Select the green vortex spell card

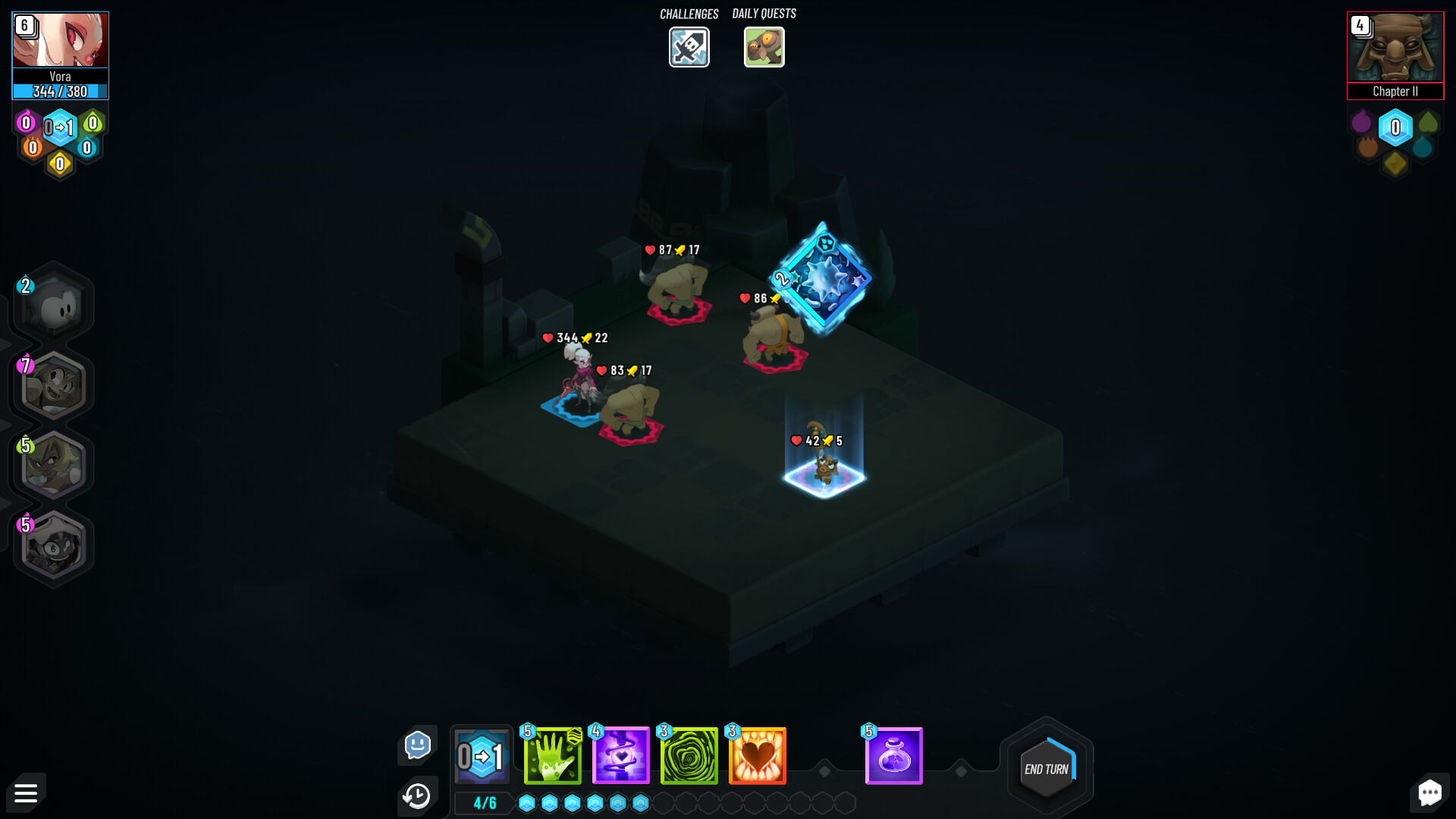686,755
